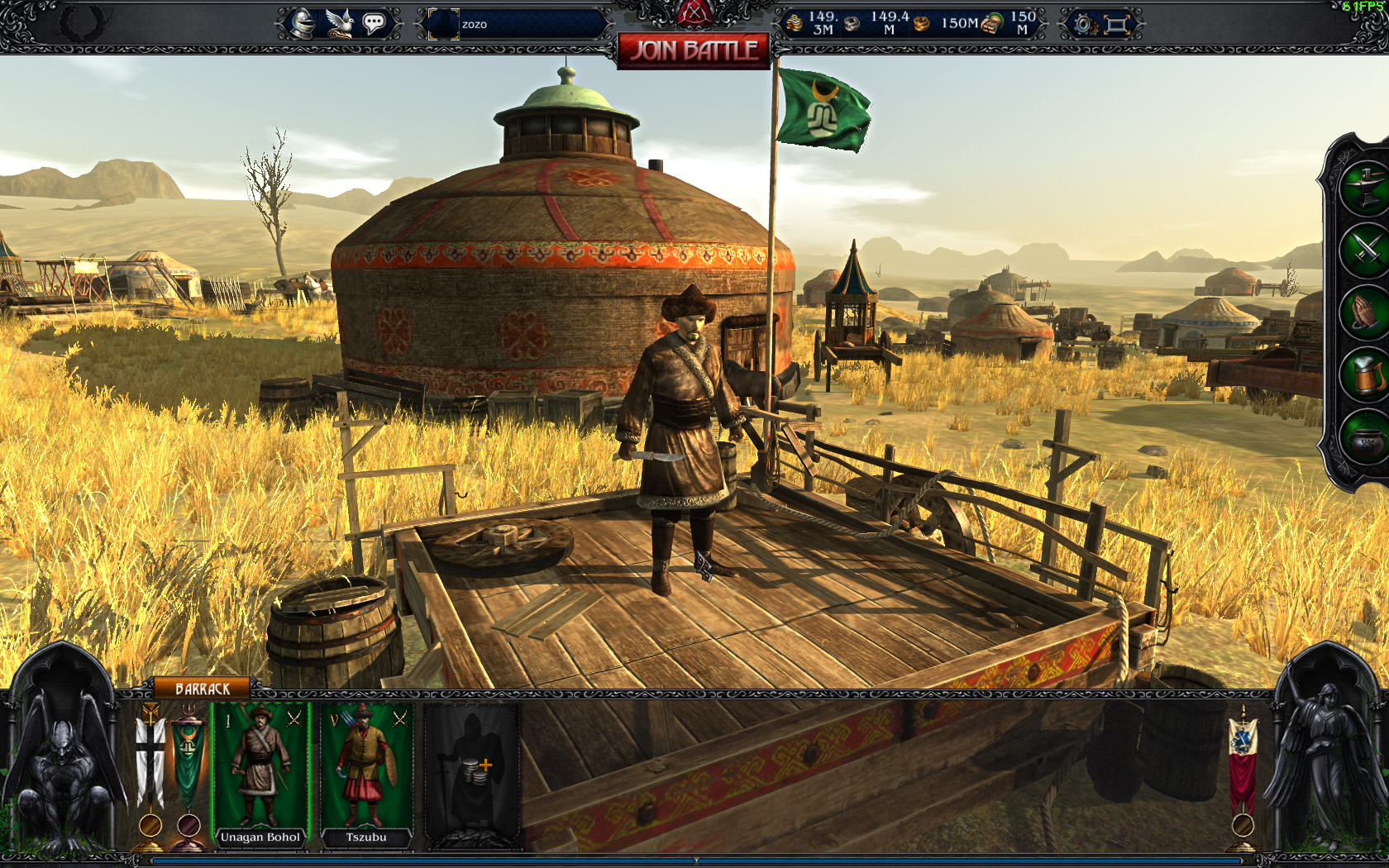Click the dove messenger icon

[x=338, y=21]
